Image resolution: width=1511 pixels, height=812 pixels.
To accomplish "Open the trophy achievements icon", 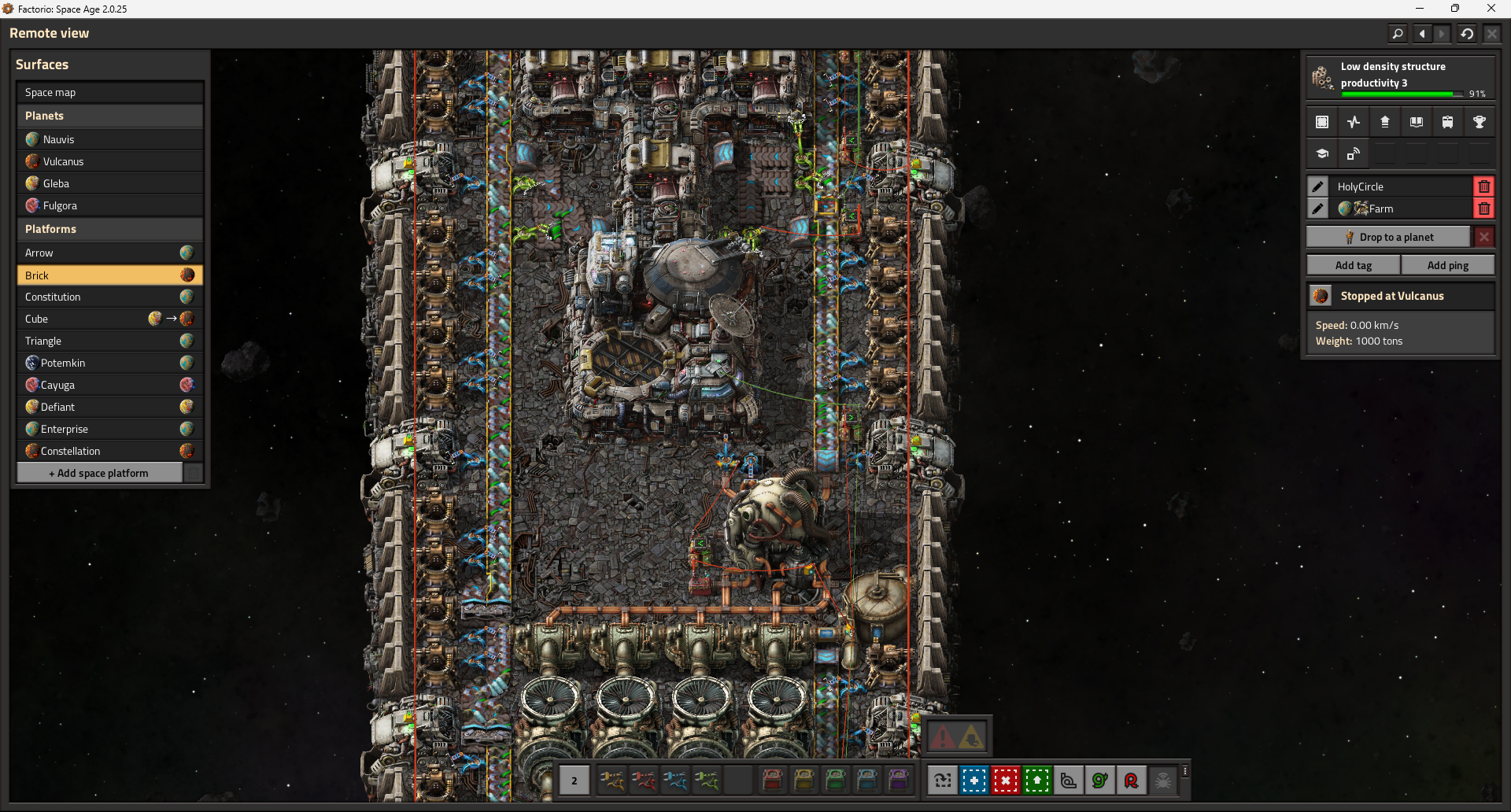I will coord(1479,122).
